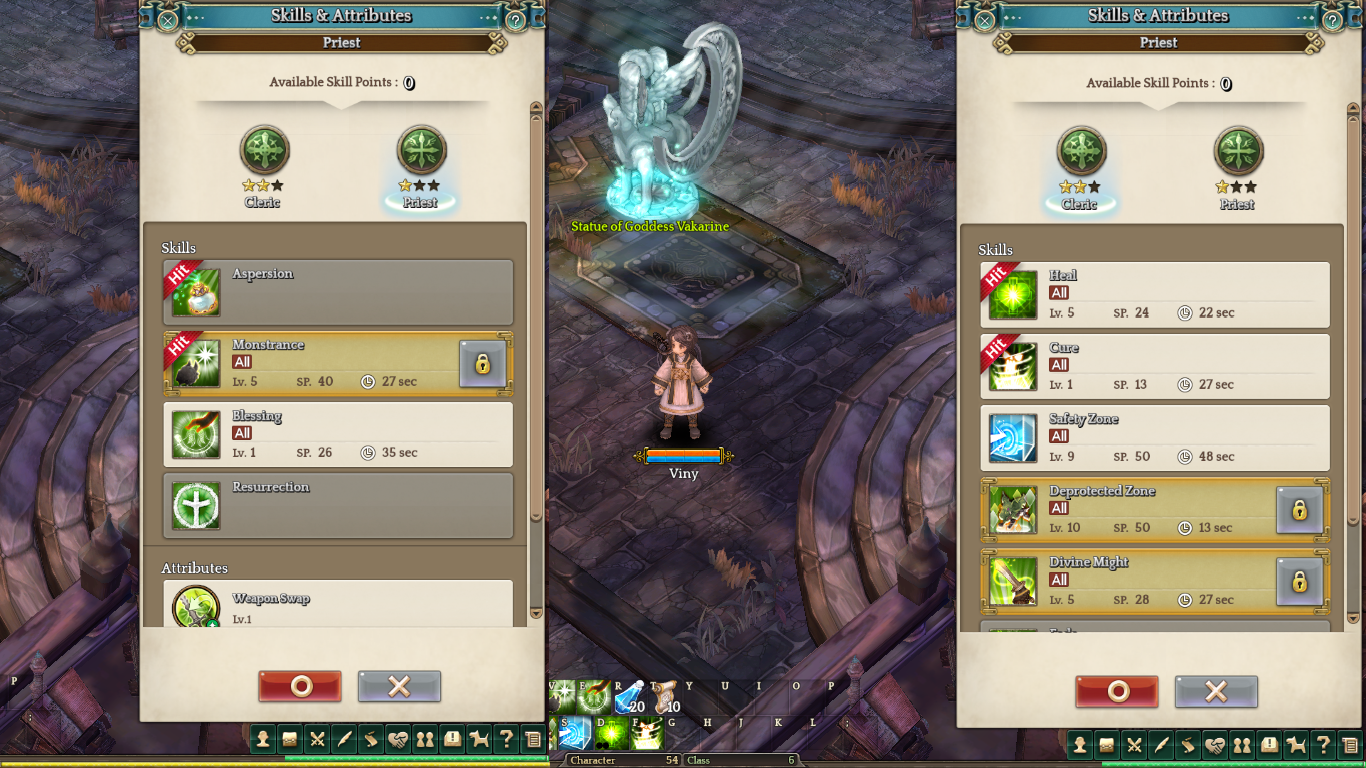1366x768 pixels.
Task: Activate the Safety Zone hotbar skill on S
Action: (x=575, y=733)
